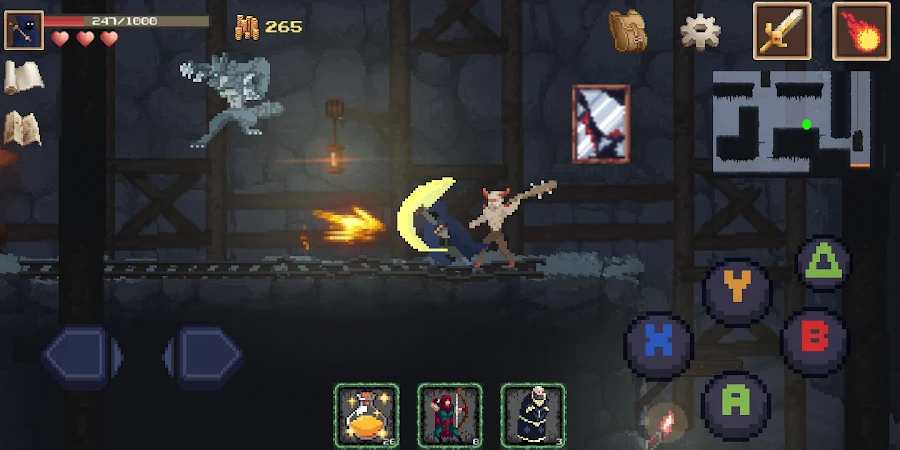The height and width of the screenshot is (450, 900).
Task: Tap the green A action button
Action: 736,402
